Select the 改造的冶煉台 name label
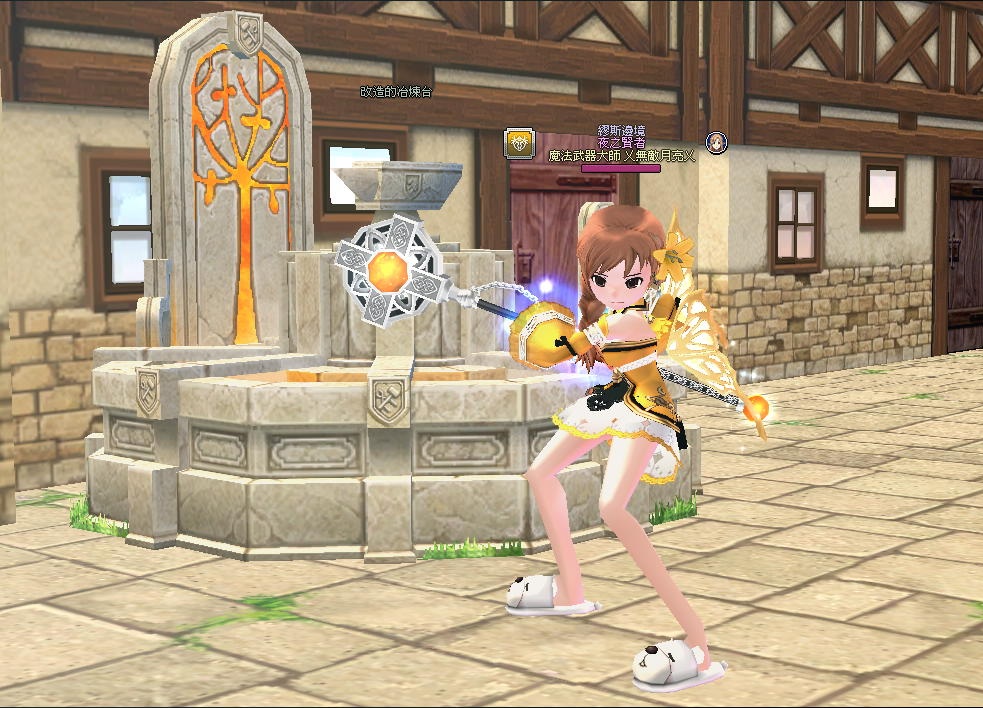This screenshot has width=983, height=708. (x=397, y=91)
